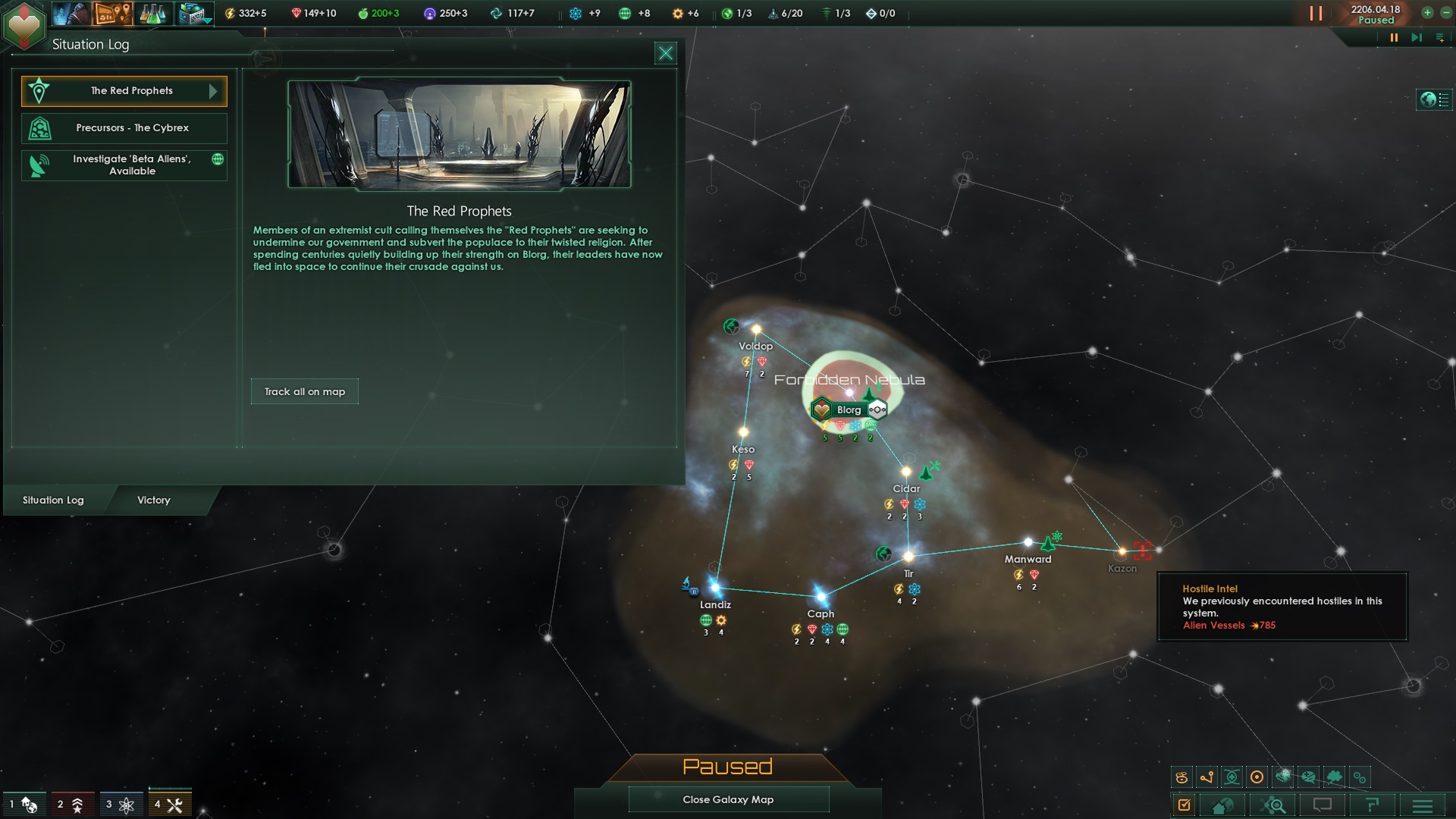Select the Precursors - The Cybrex entry
Image resolution: width=1456 pixels, height=819 pixels.
pos(124,128)
